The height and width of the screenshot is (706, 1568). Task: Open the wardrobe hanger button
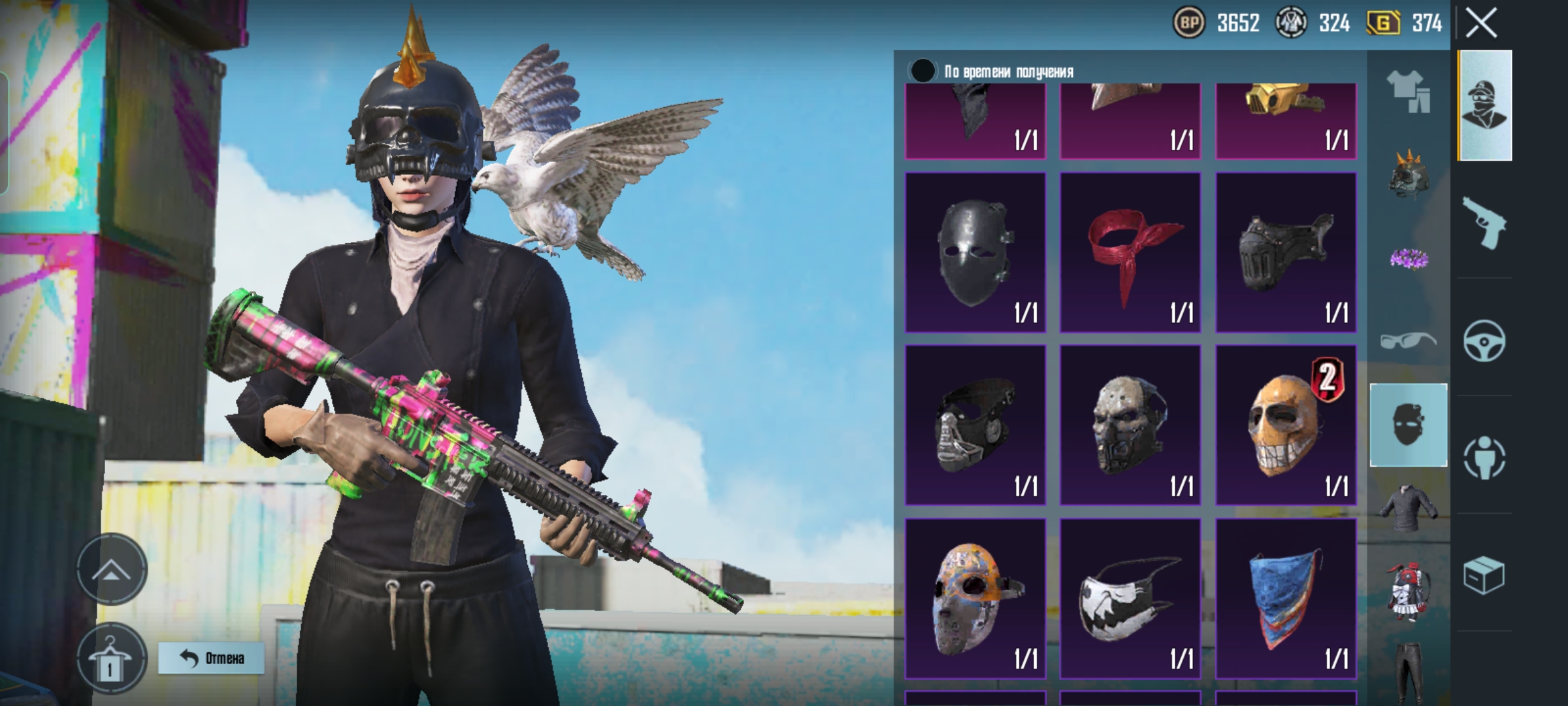pyautogui.click(x=110, y=659)
